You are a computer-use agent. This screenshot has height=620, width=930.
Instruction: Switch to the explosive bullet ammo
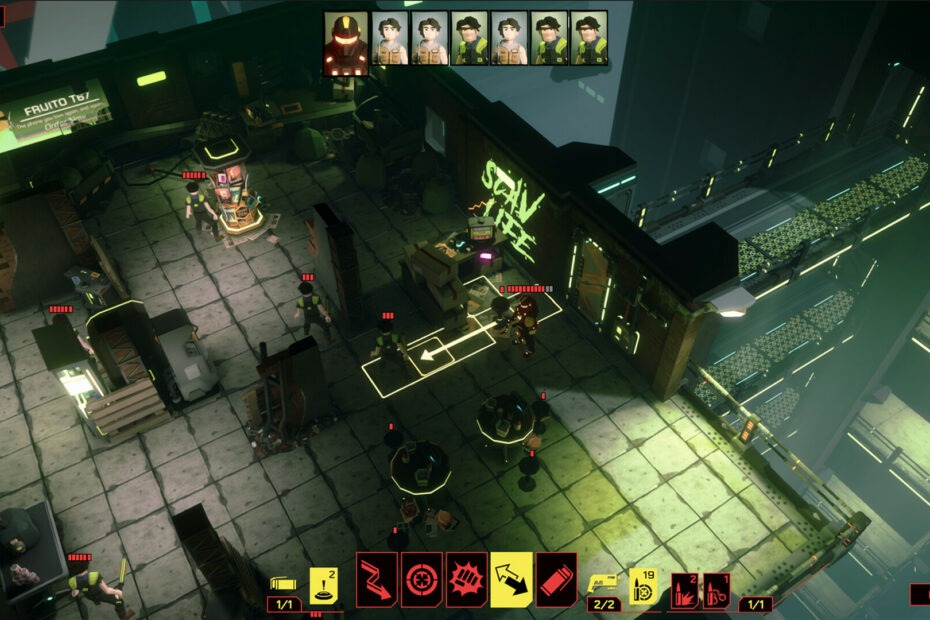coord(685,588)
